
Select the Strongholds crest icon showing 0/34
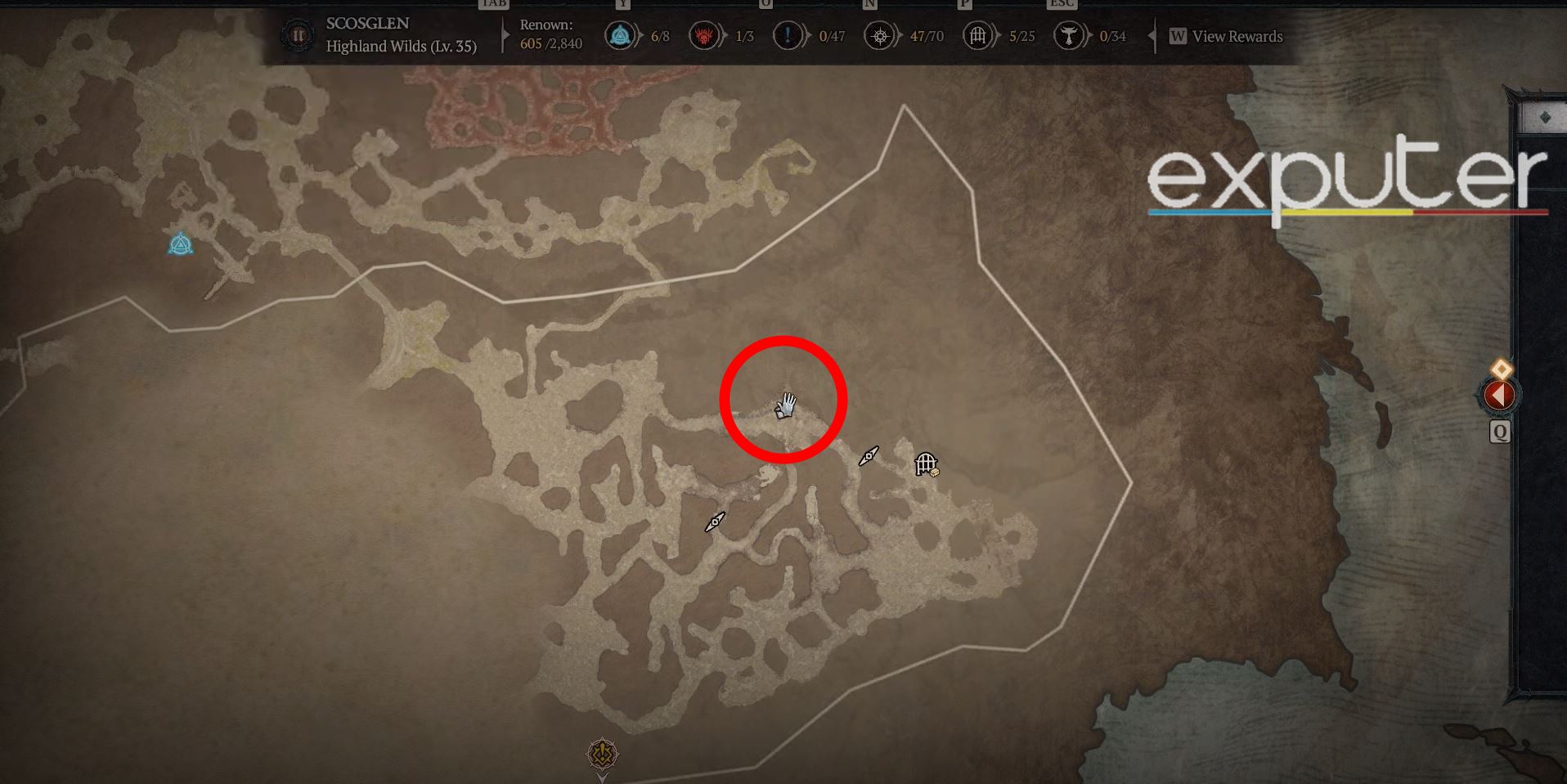pos(1068,36)
